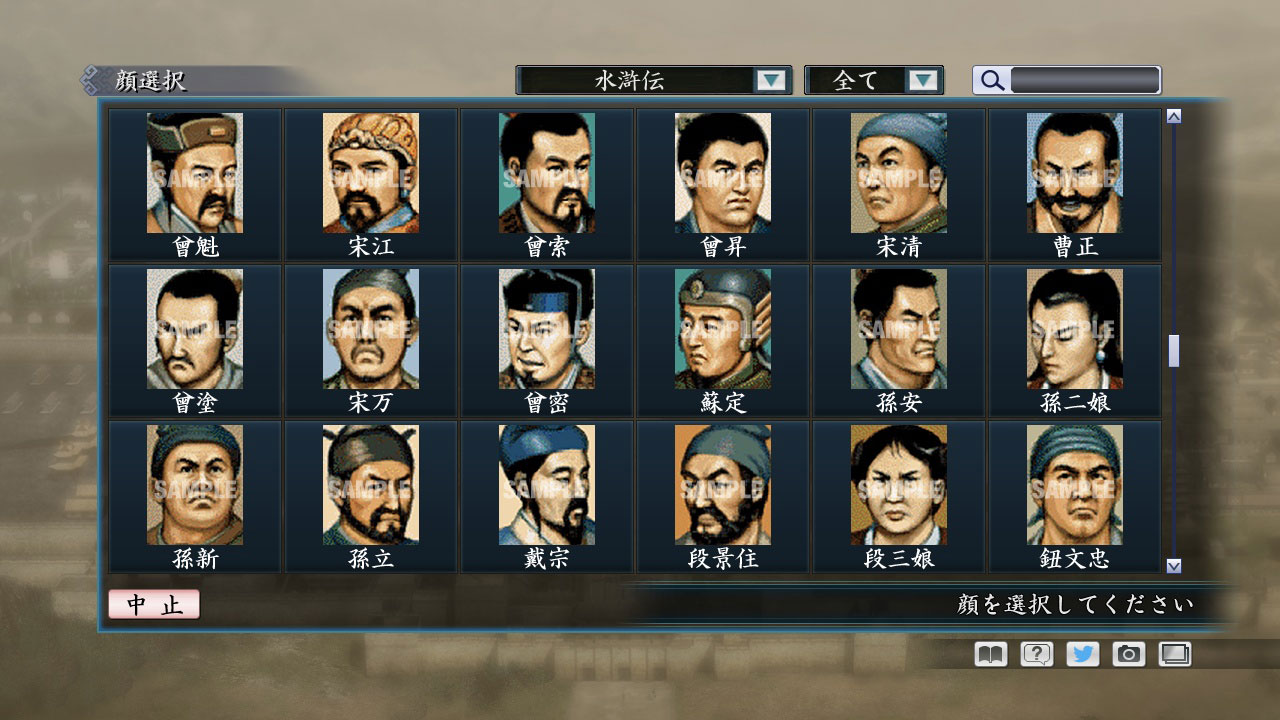Image resolution: width=1280 pixels, height=720 pixels.
Task: Select the 曹正 face portrait
Action: coord(1075,170)
